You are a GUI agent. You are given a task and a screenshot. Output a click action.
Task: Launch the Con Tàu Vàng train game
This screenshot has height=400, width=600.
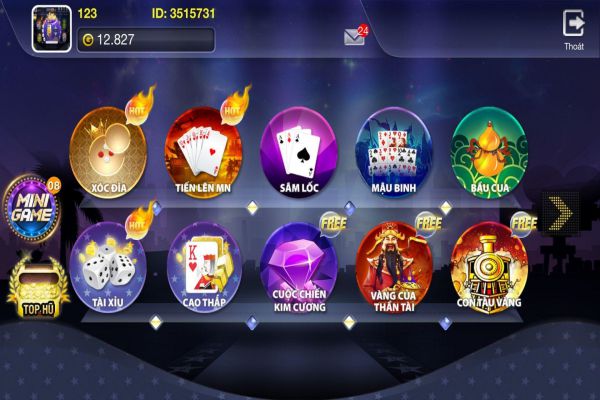490,262
